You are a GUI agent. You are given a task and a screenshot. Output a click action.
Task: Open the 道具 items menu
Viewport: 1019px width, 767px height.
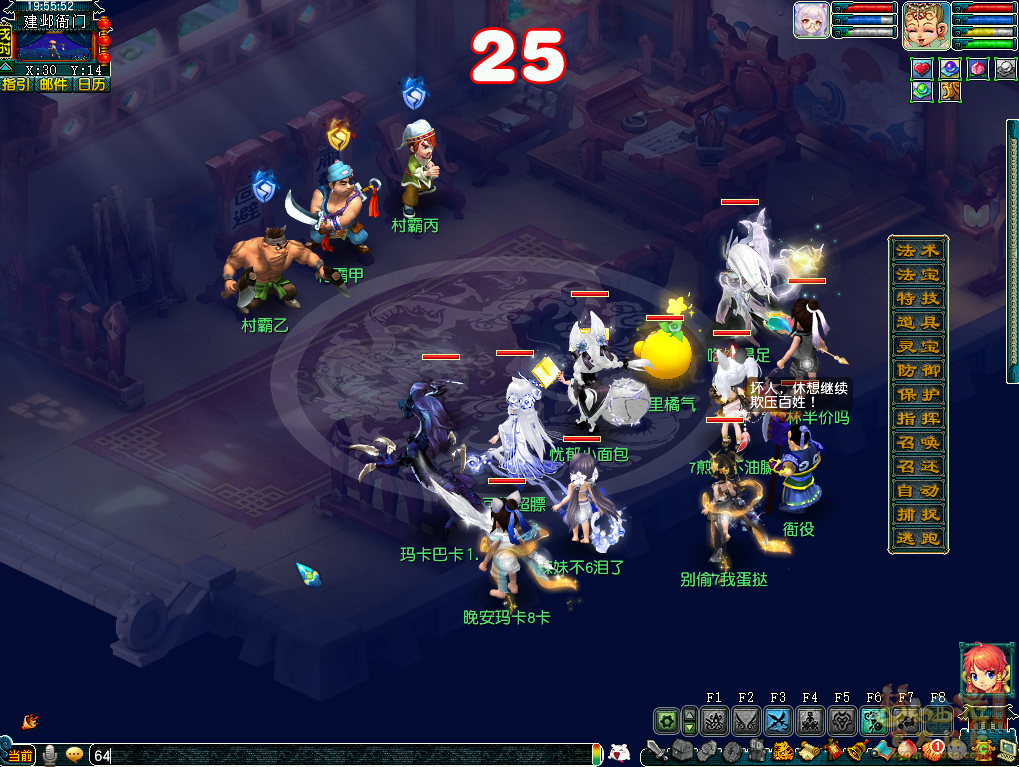(917, 322)
